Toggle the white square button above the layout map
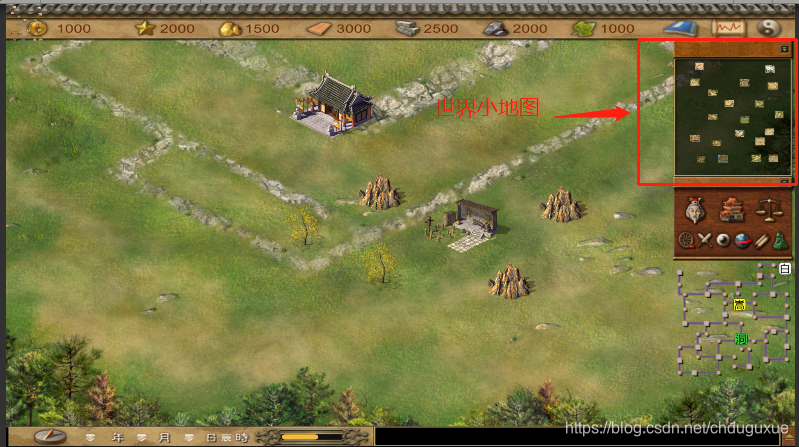799x447 pixels. point(785,267)
